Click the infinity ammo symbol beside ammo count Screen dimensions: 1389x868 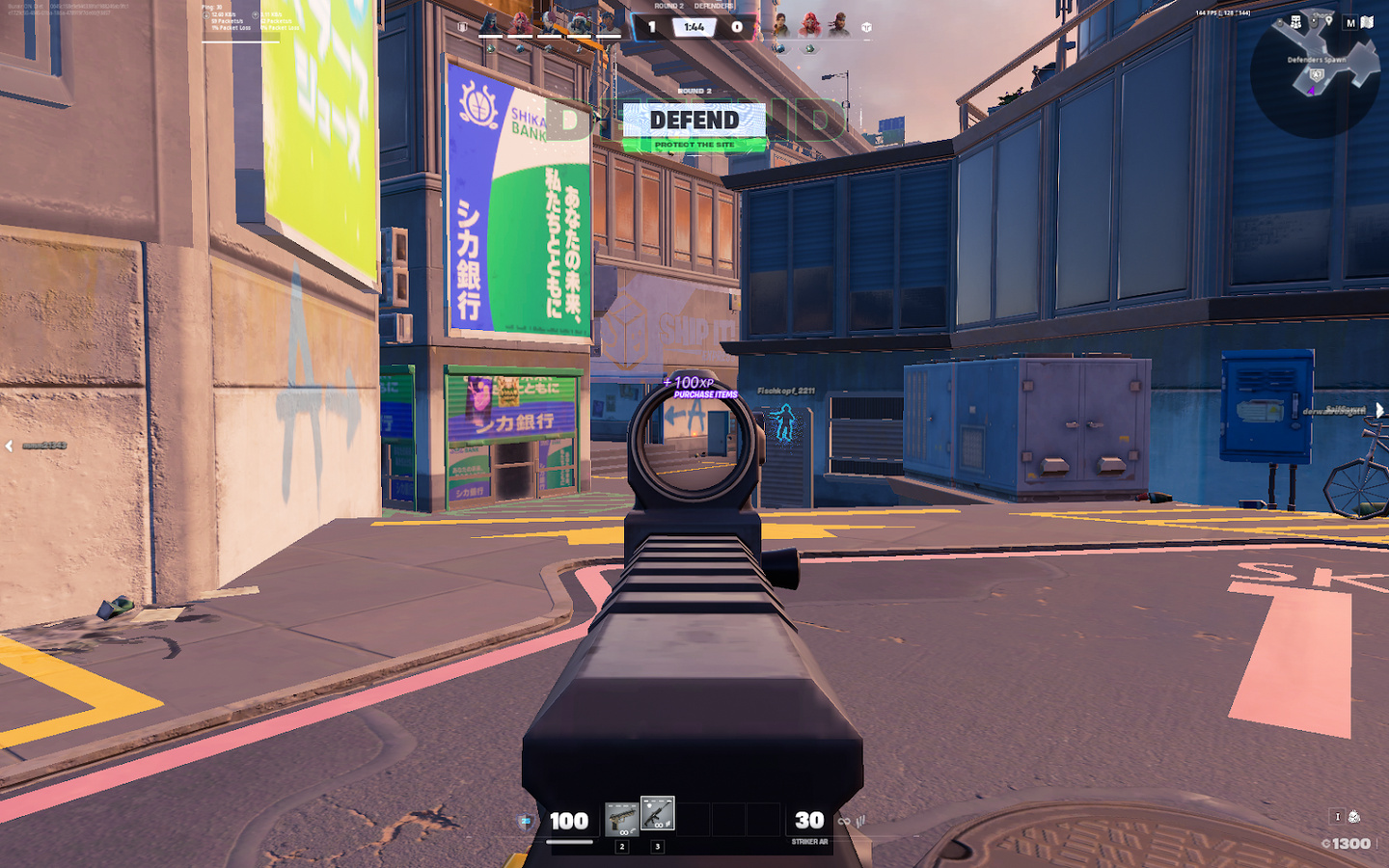(844, 822)
